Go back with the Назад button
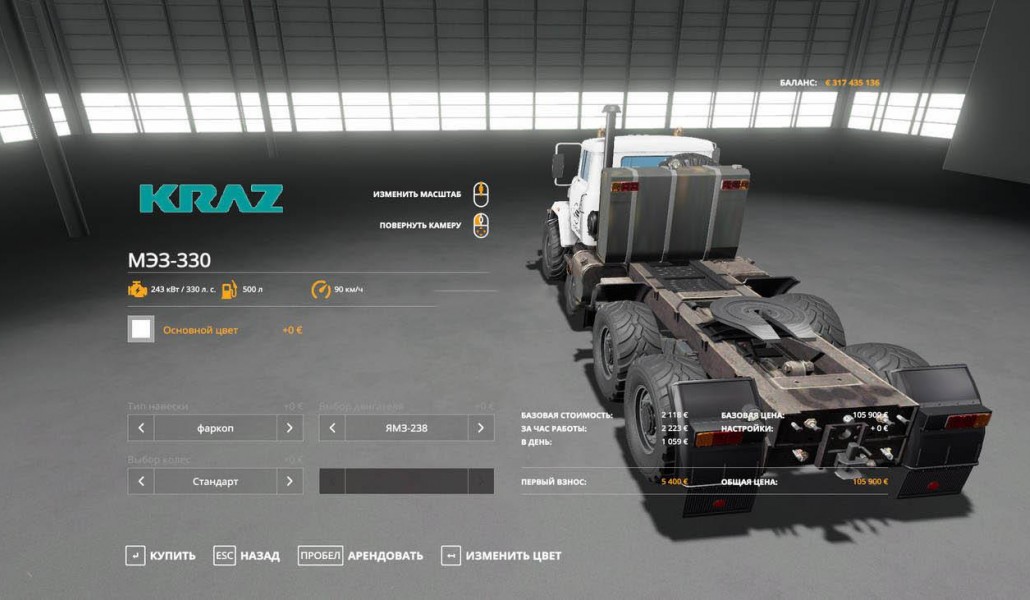This screenshot has height=600, width=1030. (247, 555)
